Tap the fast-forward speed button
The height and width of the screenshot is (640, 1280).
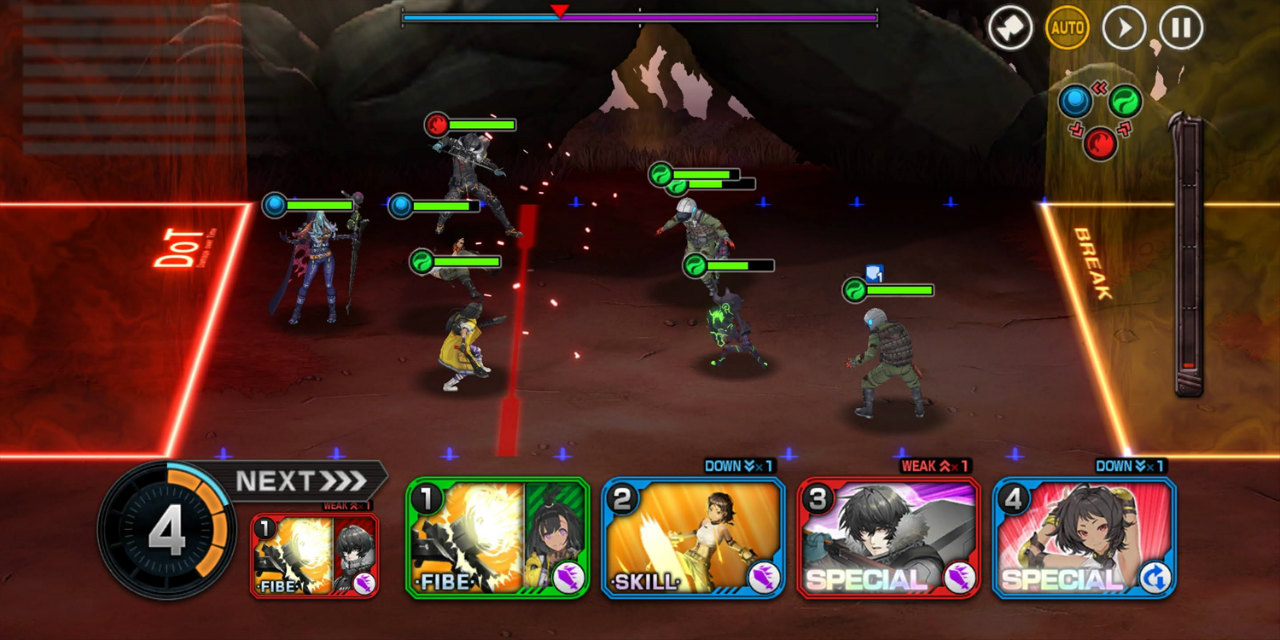coord(1124,28)
